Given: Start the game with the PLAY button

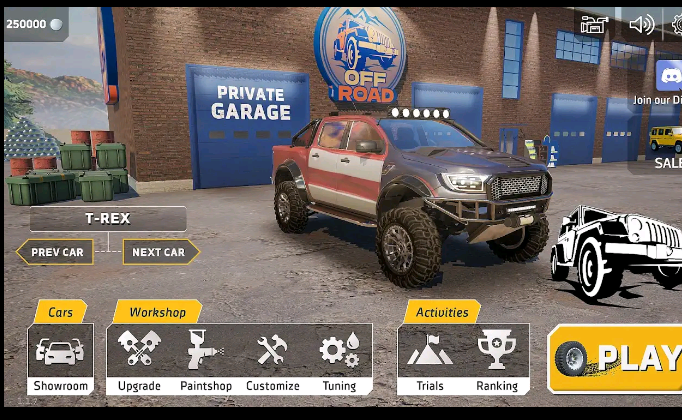Looking at the screenshot, I should click(x=617, y=357).
